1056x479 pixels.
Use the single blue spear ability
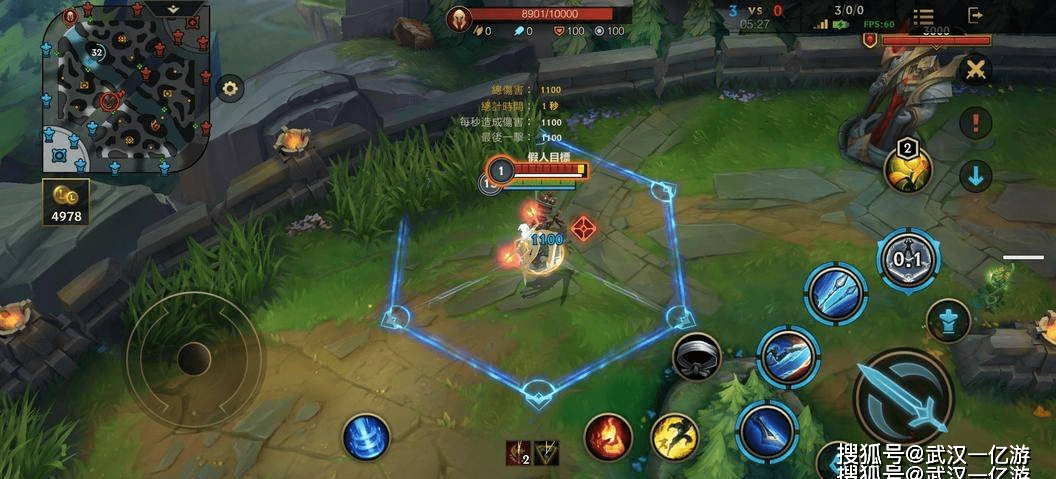(x=767, y=430)
